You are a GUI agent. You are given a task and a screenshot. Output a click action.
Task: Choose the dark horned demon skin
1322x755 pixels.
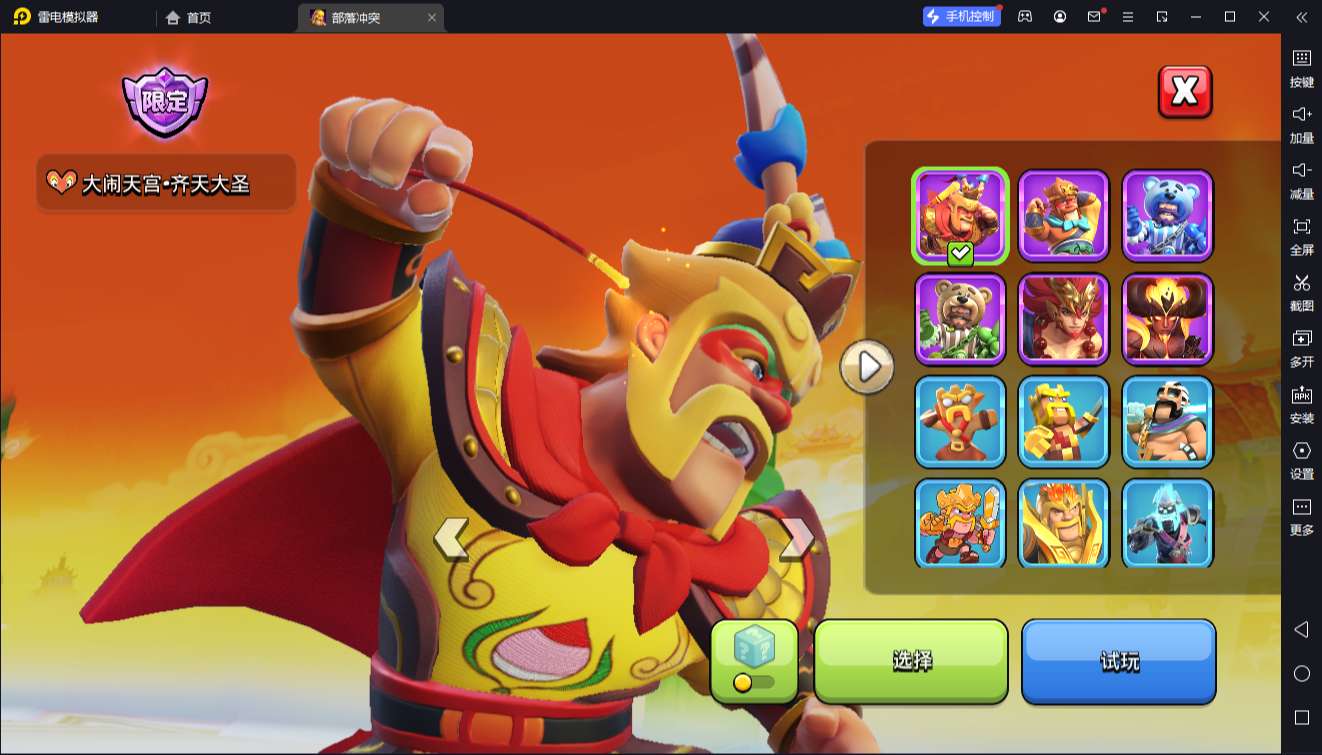pos(1167,319)
